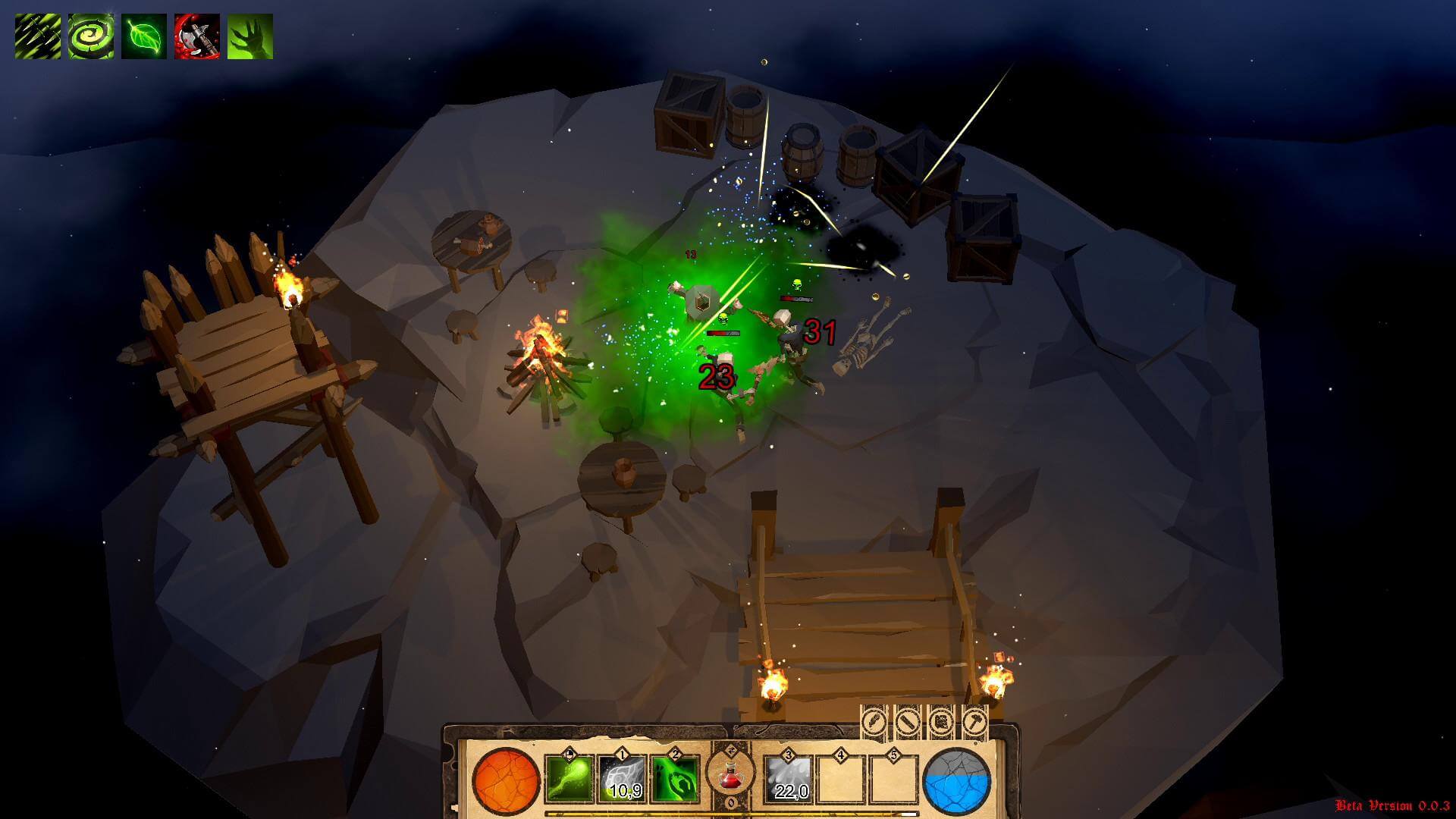This screenshot has width=1456, height=819.
Task: Use the grey meteor skill in slot 1
Action: click(623, 779)
